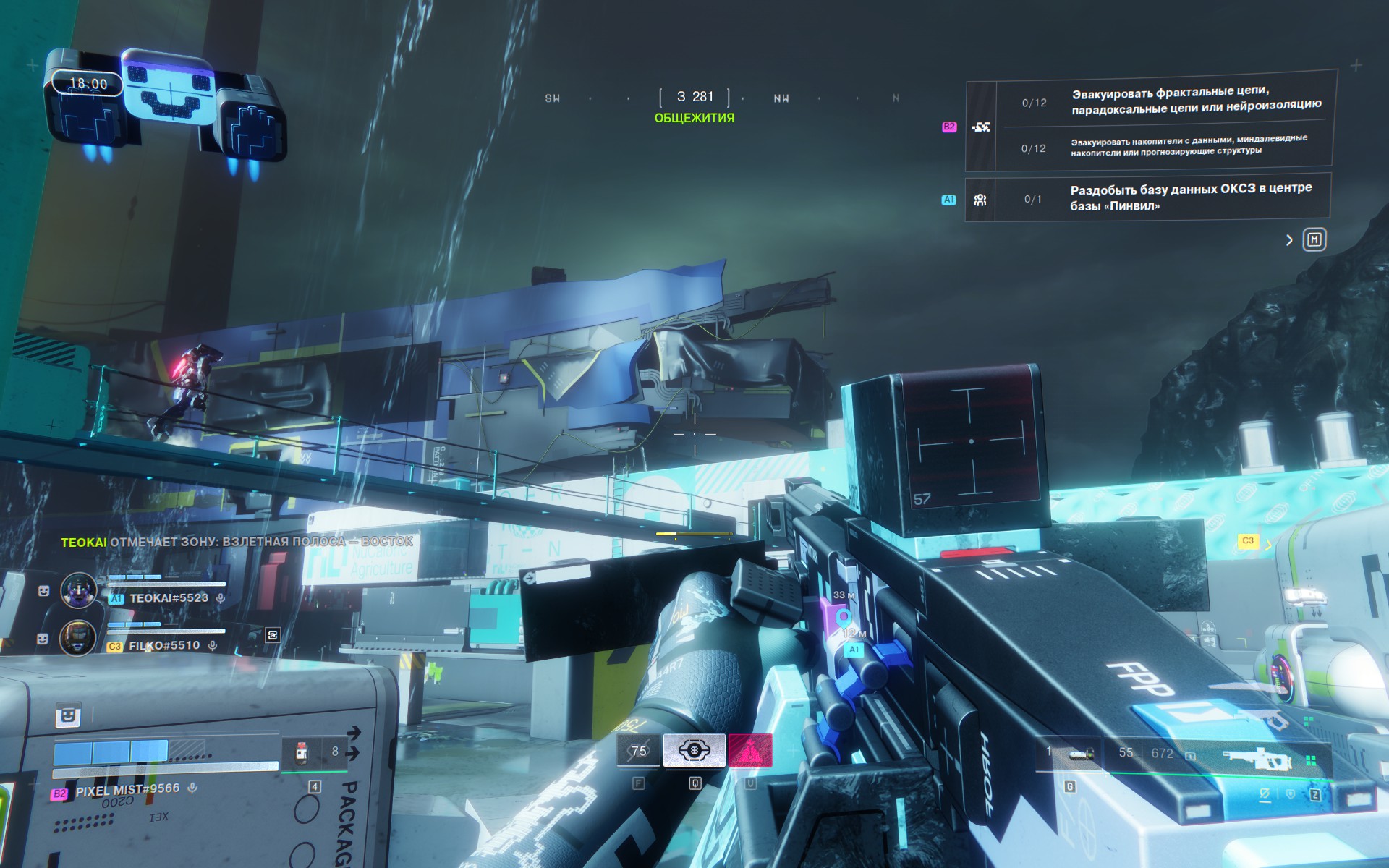Screen dimensions: 1389x868
Task: Click the yellow C3 teammate marker
Action: point(1248,540)
